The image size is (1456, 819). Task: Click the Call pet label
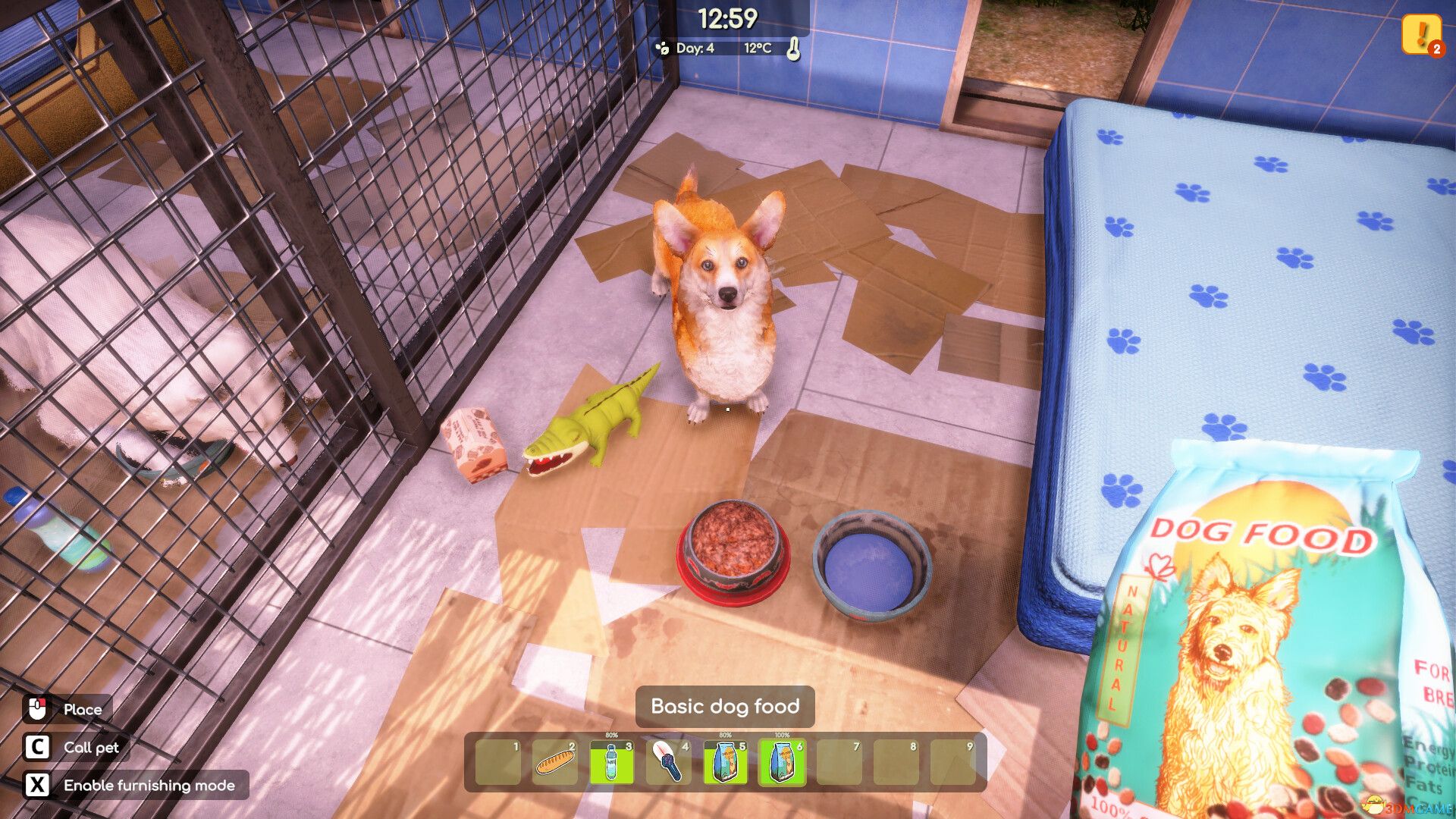pos(89,748)
